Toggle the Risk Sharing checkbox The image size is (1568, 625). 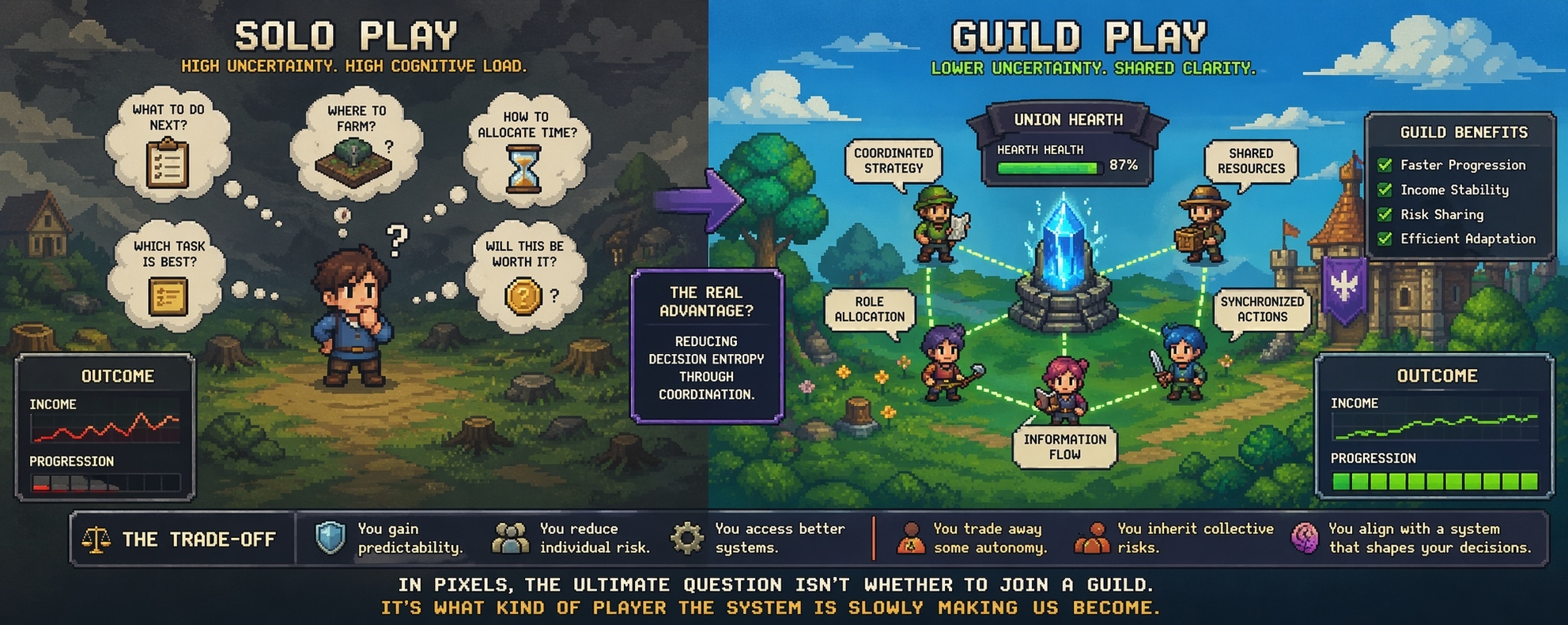(1385, 214)
